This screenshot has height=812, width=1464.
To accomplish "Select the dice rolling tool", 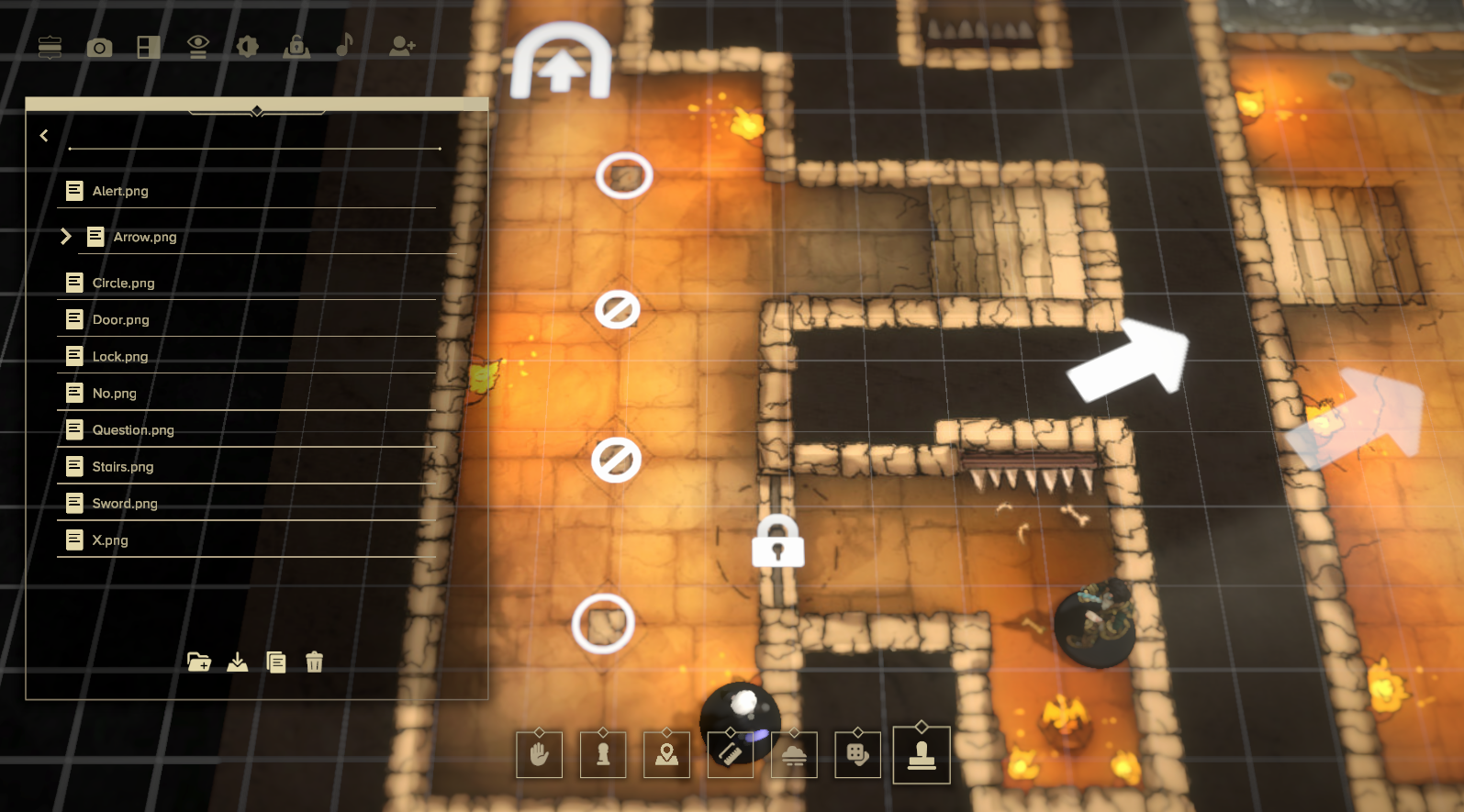I will (x=857, y=754).
